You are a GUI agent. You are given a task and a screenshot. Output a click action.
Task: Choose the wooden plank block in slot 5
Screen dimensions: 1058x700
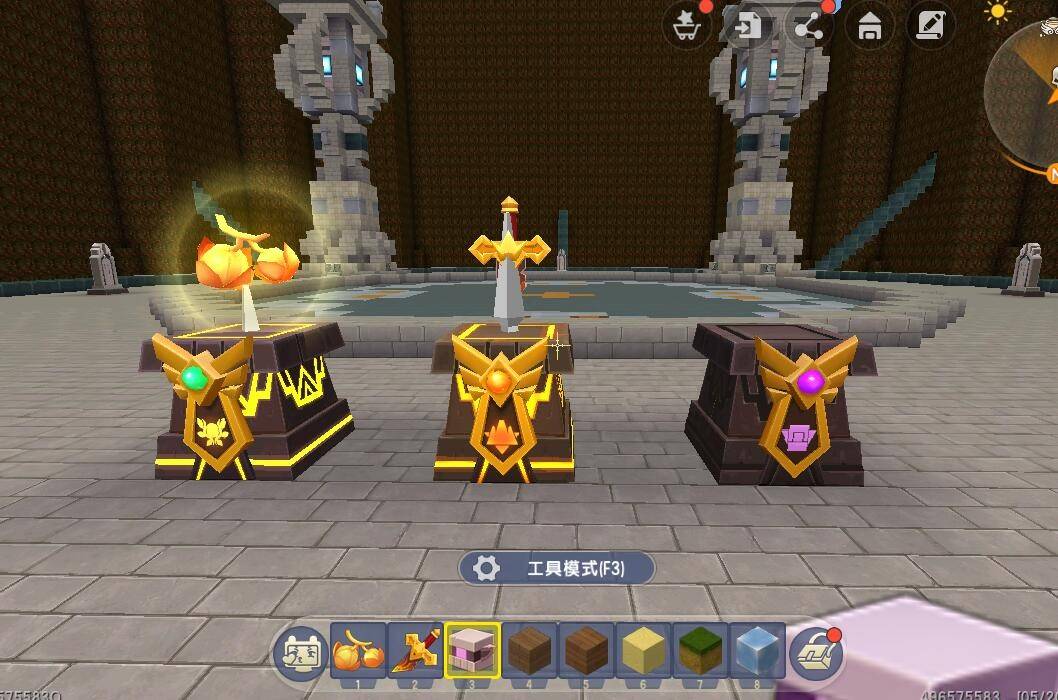tap(587, 651)
